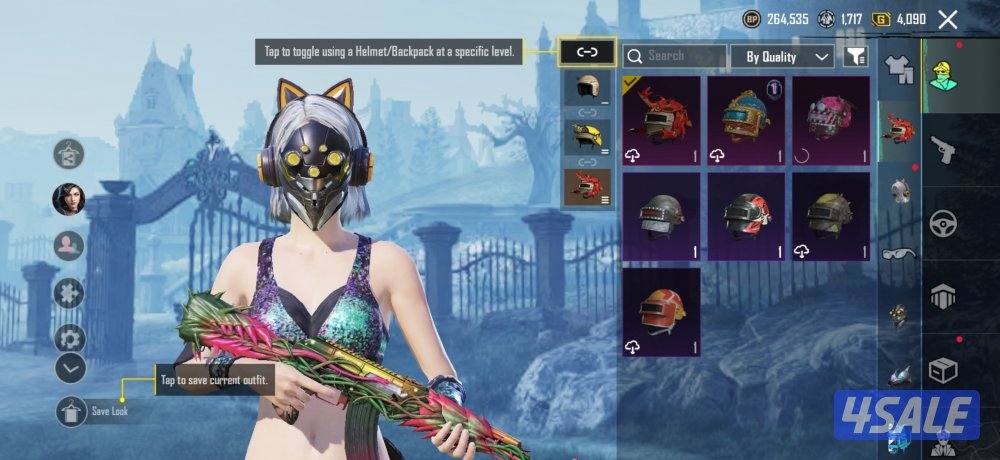The height and width of the screenshot is (460, 1000).
Task: Choose the olive spiked helmet skin
Action: tap(831, 215)
